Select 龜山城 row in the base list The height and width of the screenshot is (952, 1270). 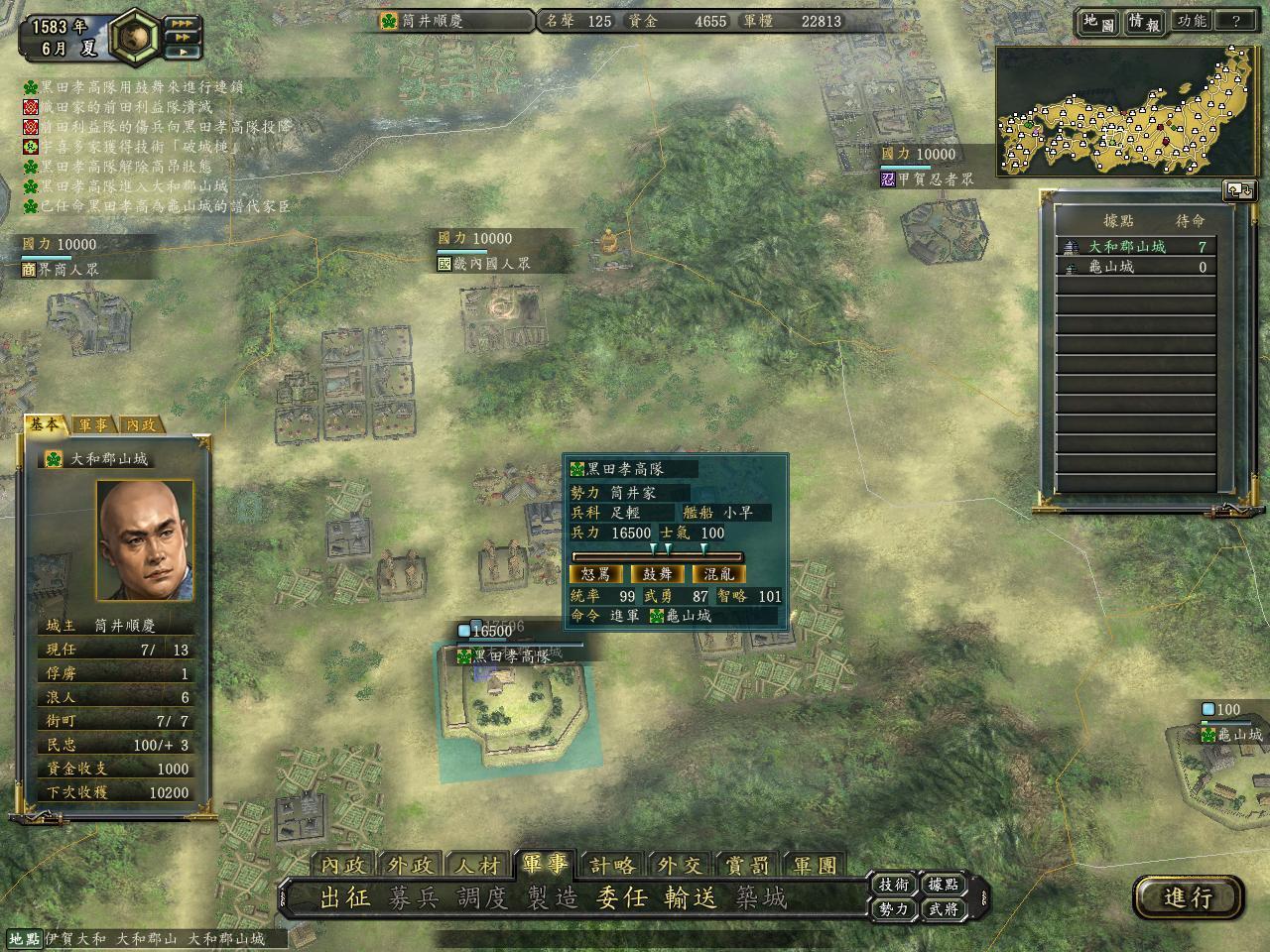[x=1136, y=267]
